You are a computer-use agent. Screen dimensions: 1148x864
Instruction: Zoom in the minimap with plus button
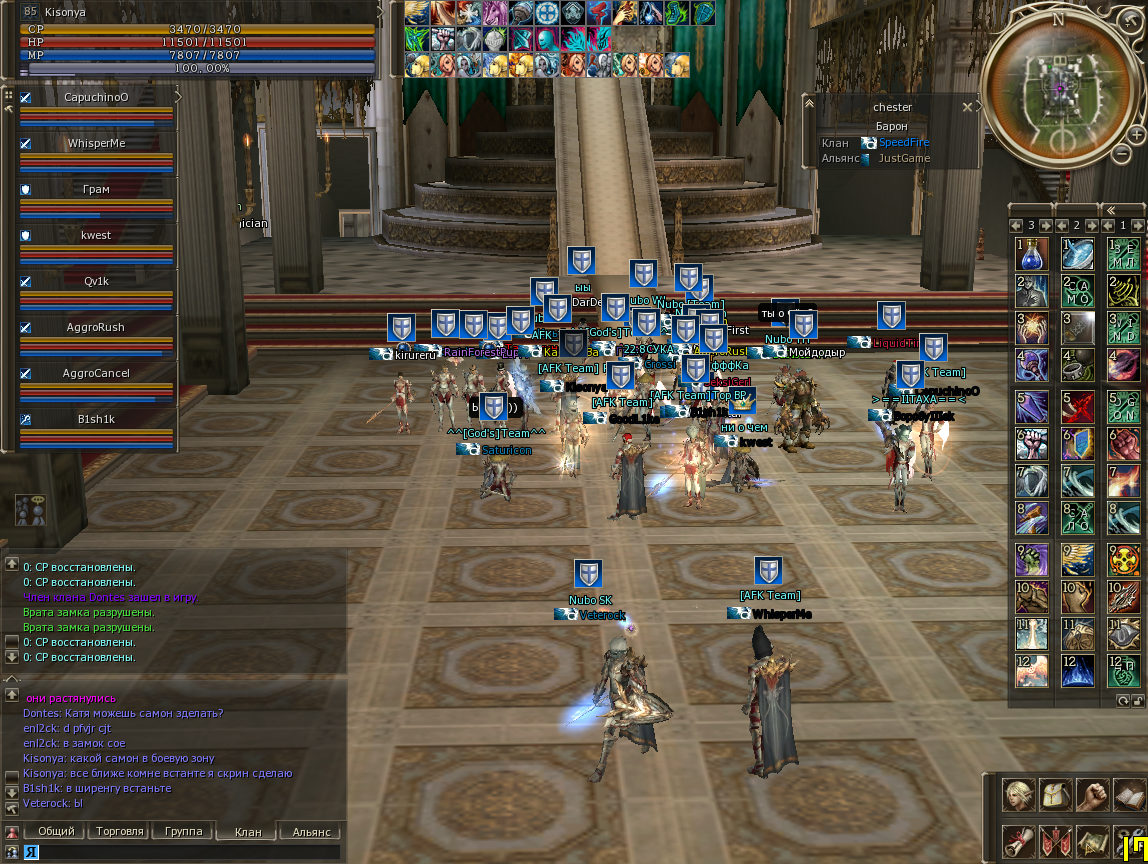[x=1137, y=134]
